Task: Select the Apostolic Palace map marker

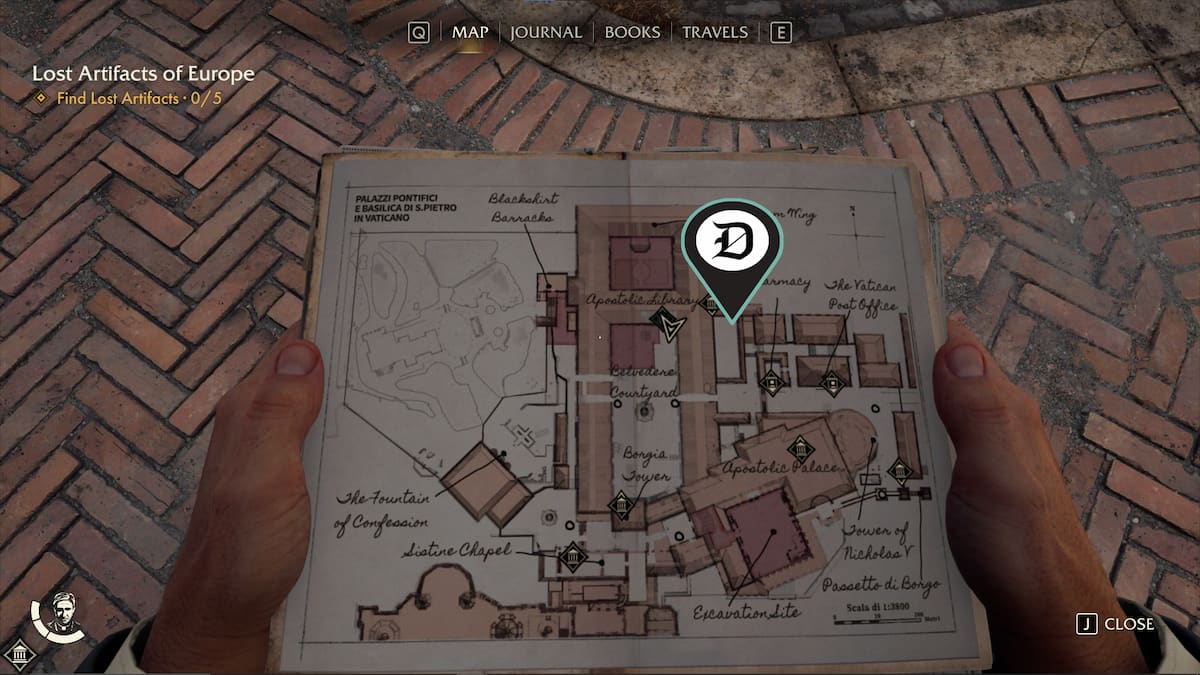Action: [x=799, y=449]
